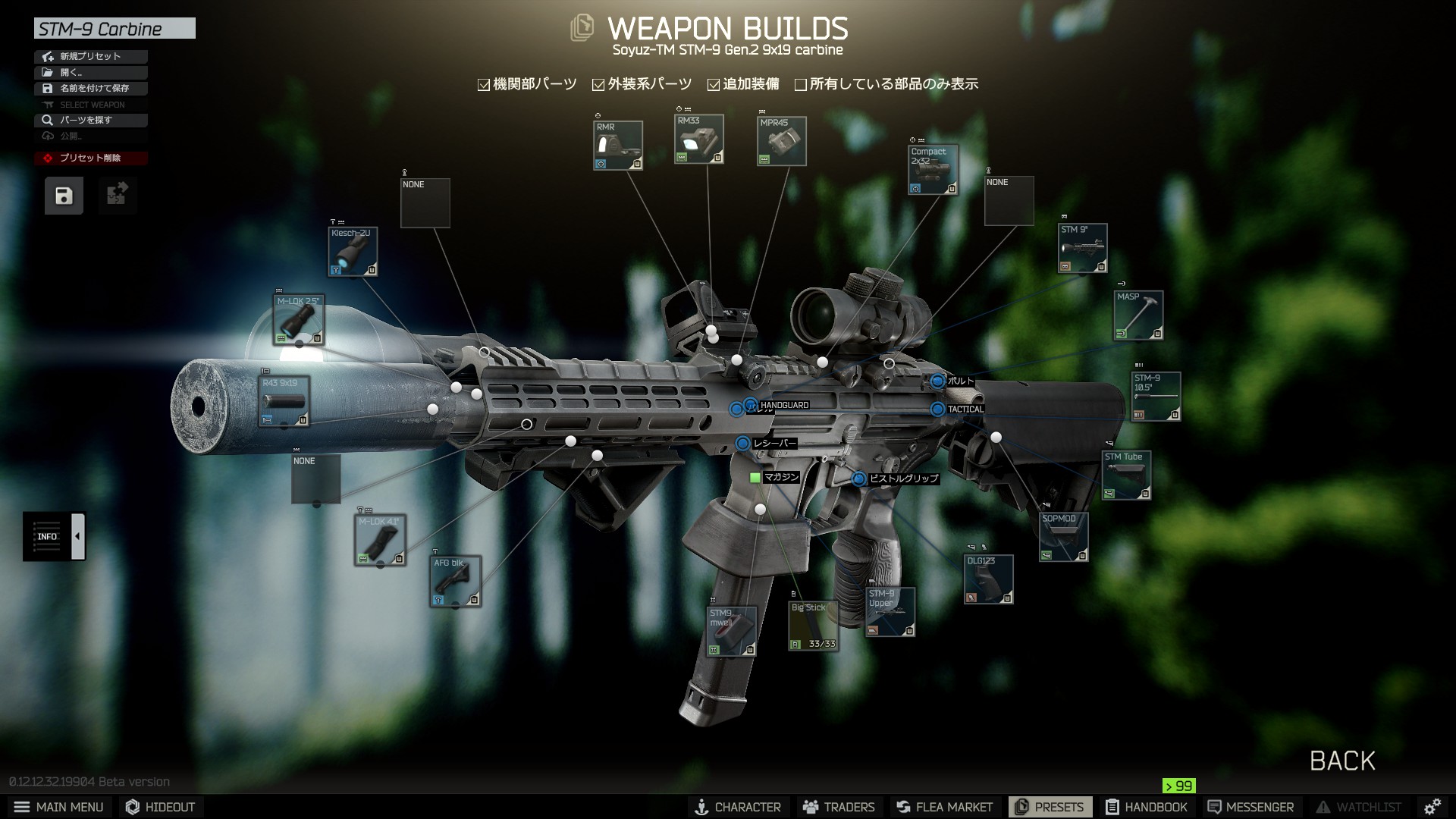1456x819 pixels.
Task: Toggle the 機関部パーツ checkbox
Action: (x=484, y=85)
